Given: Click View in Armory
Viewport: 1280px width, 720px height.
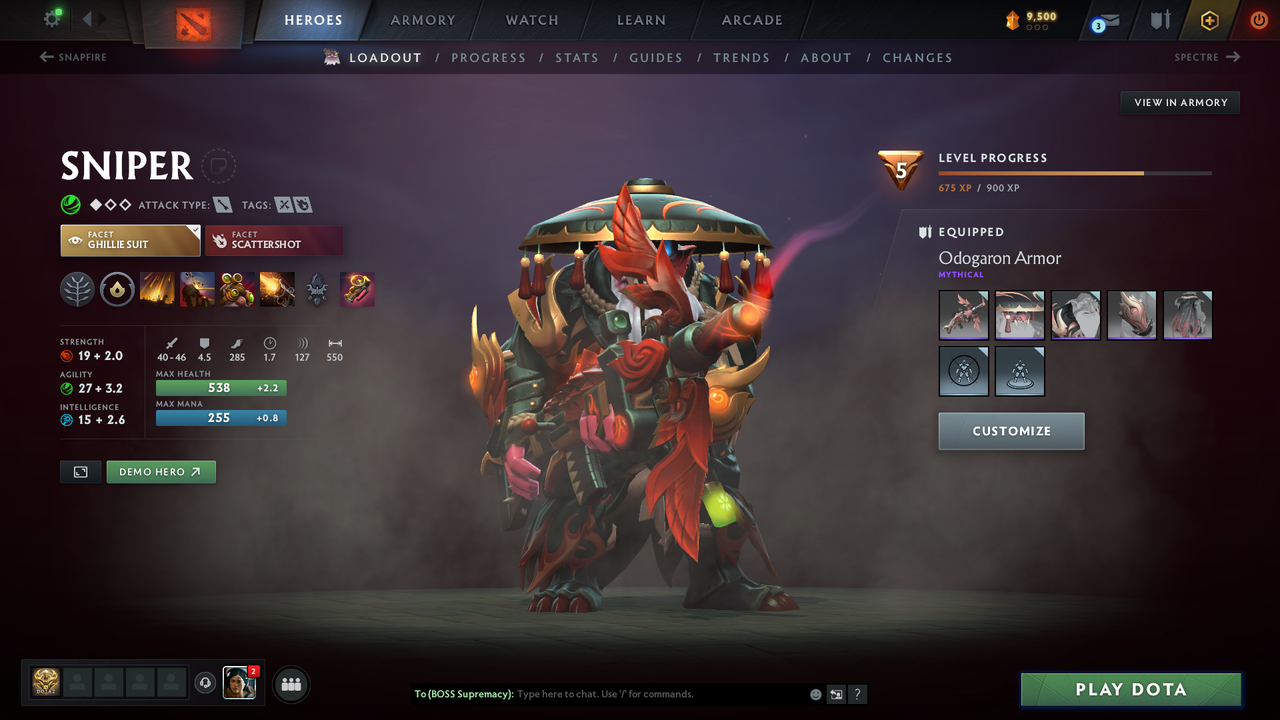Looking at the screenshot, I should tap(1179, 102).
